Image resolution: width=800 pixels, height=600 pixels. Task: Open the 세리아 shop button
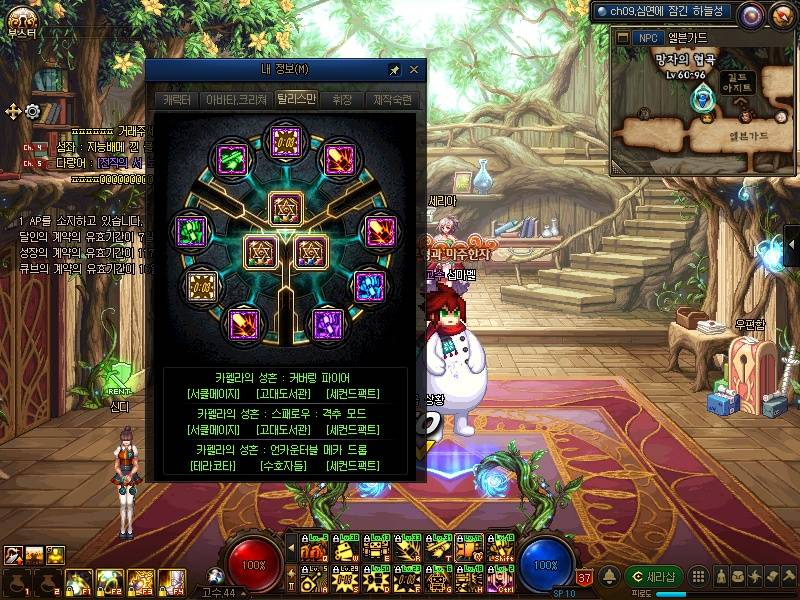pos(654,576)
